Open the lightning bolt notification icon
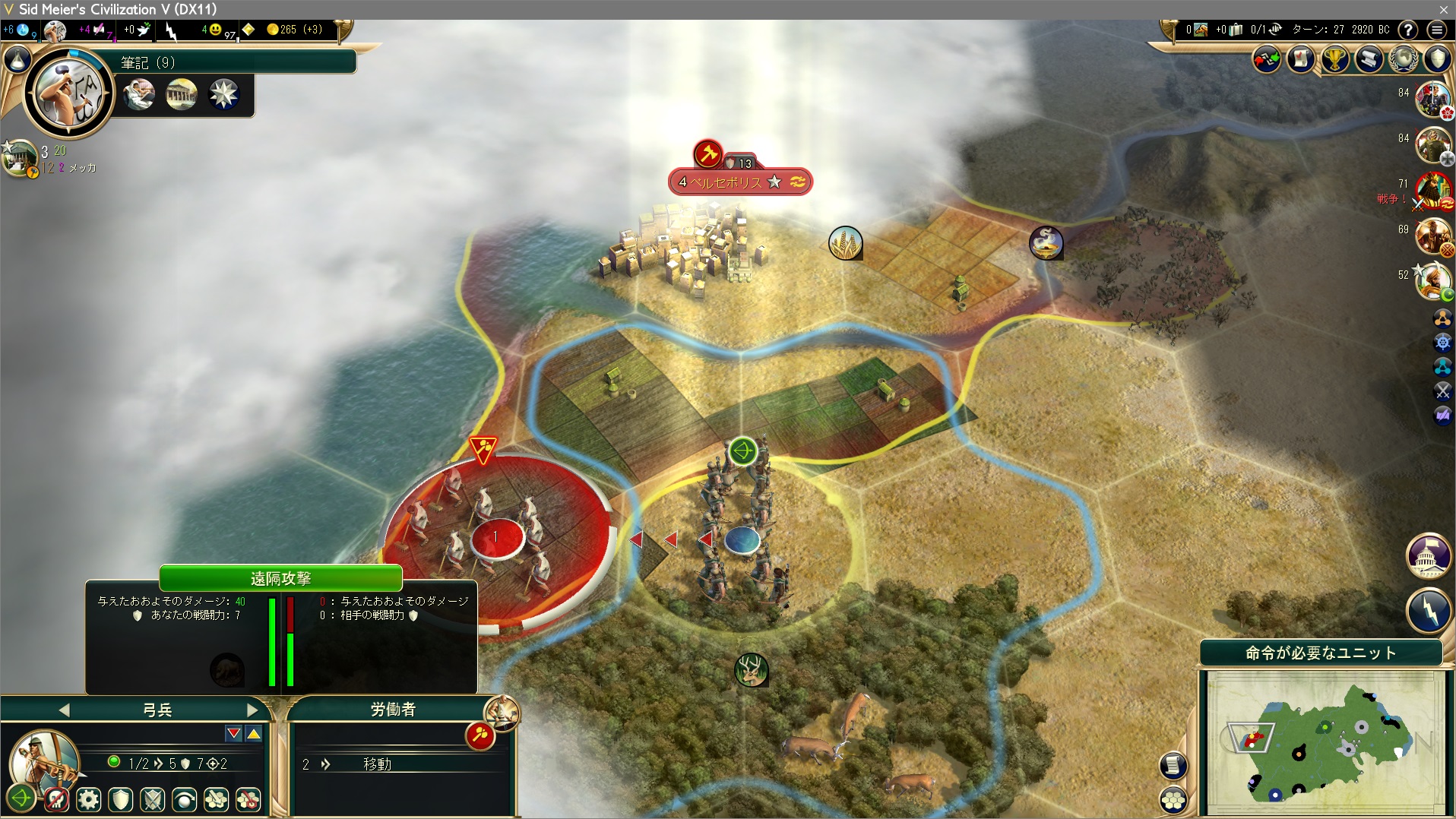 point(1429,609)
